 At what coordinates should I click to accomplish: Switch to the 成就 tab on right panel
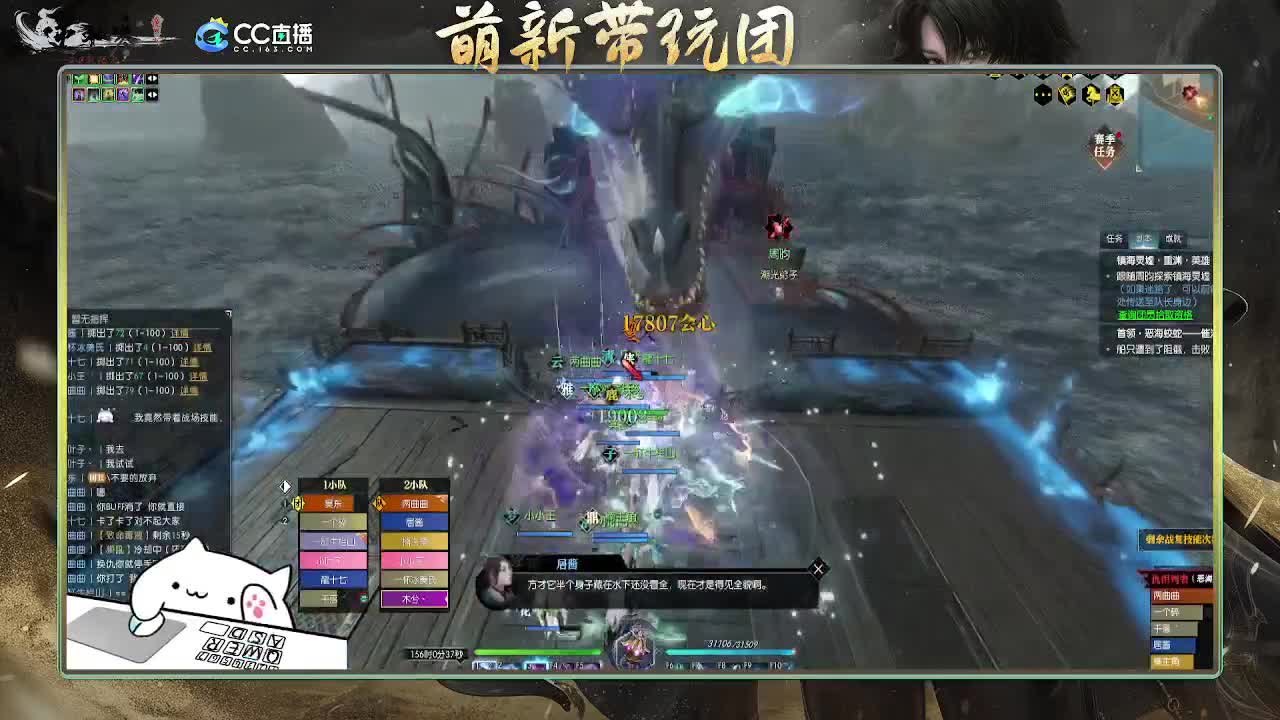click(1173, 239)
